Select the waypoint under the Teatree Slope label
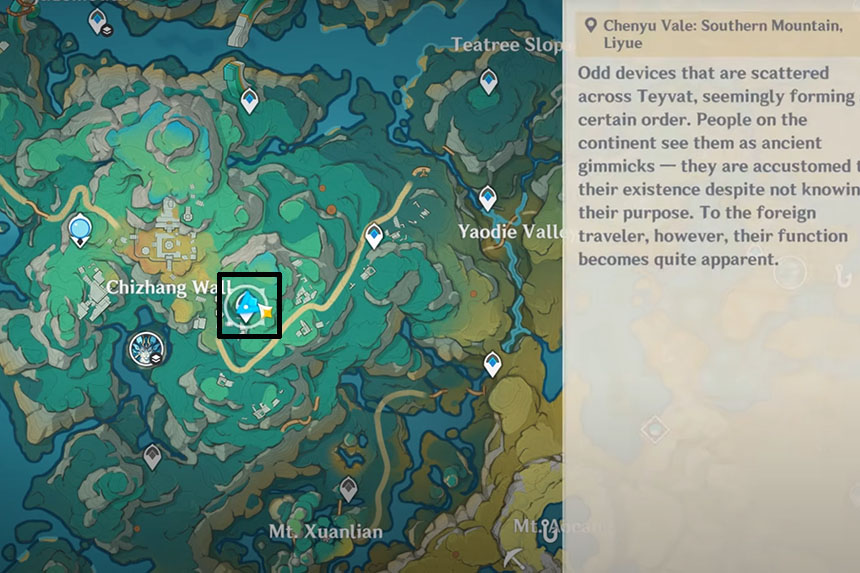The height and width of the screenshot is (573, 860). pyautogui.click(x=488, y=81)
